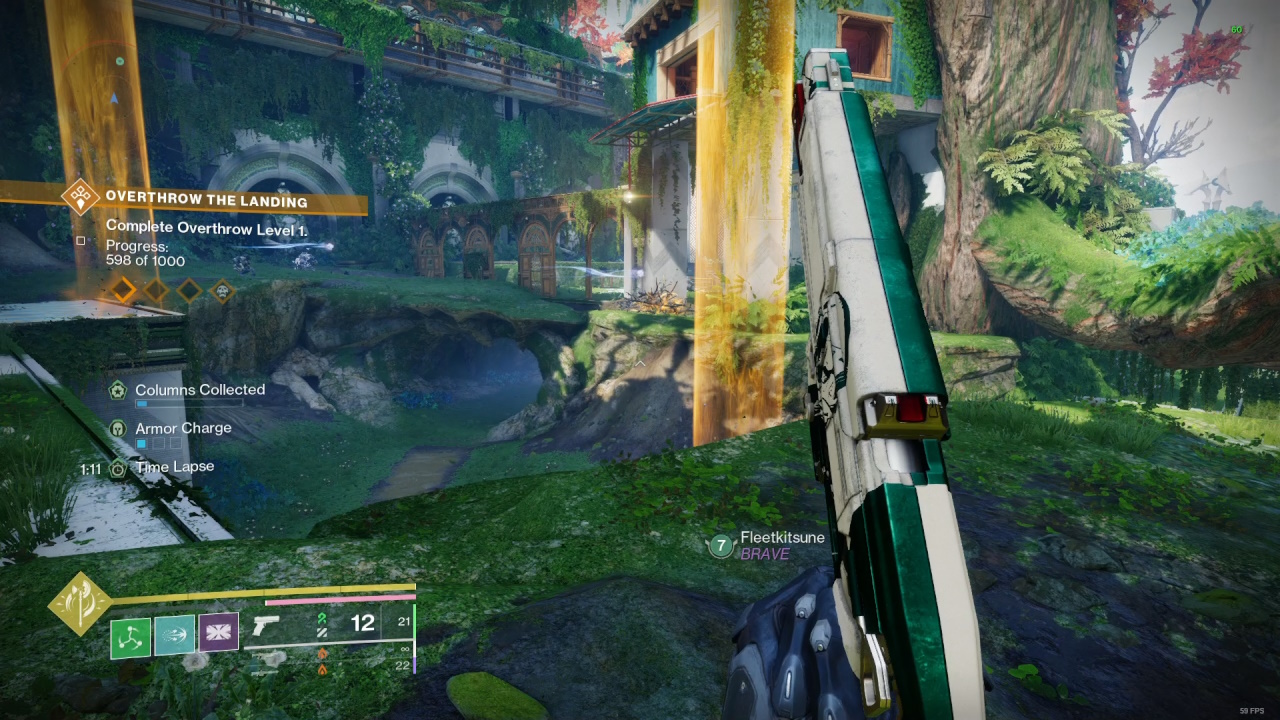Click the Time Lapse clock icon
Image resolution: width=1280 pixels, height=720 pixels.
coord(117,468)
